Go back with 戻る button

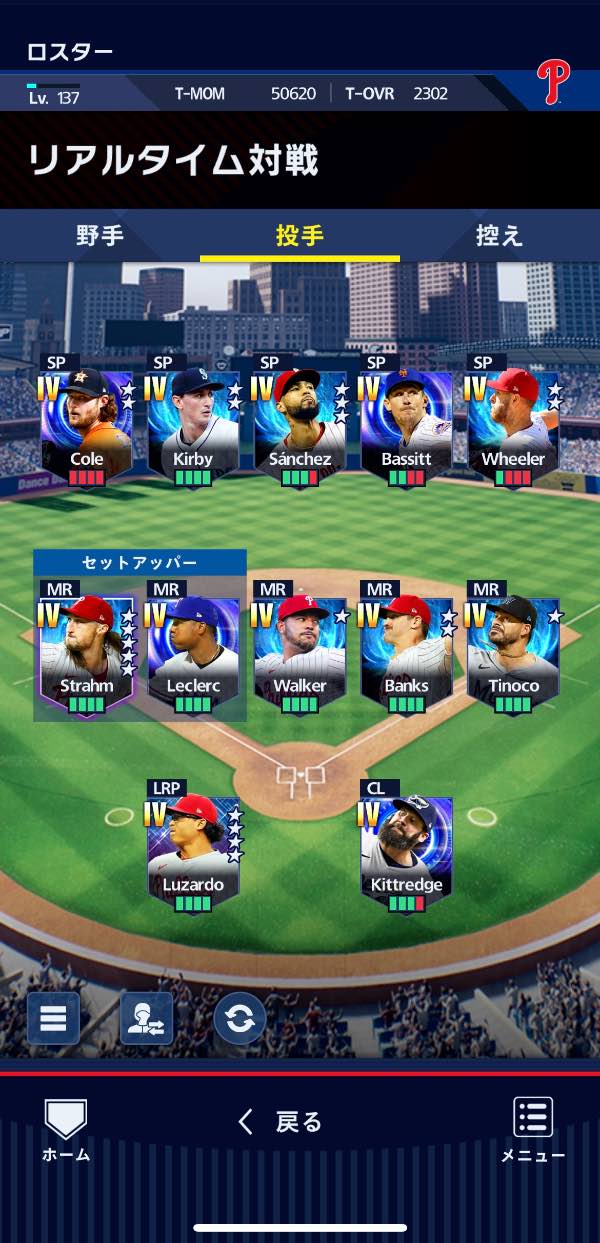tap(281, 1122)
